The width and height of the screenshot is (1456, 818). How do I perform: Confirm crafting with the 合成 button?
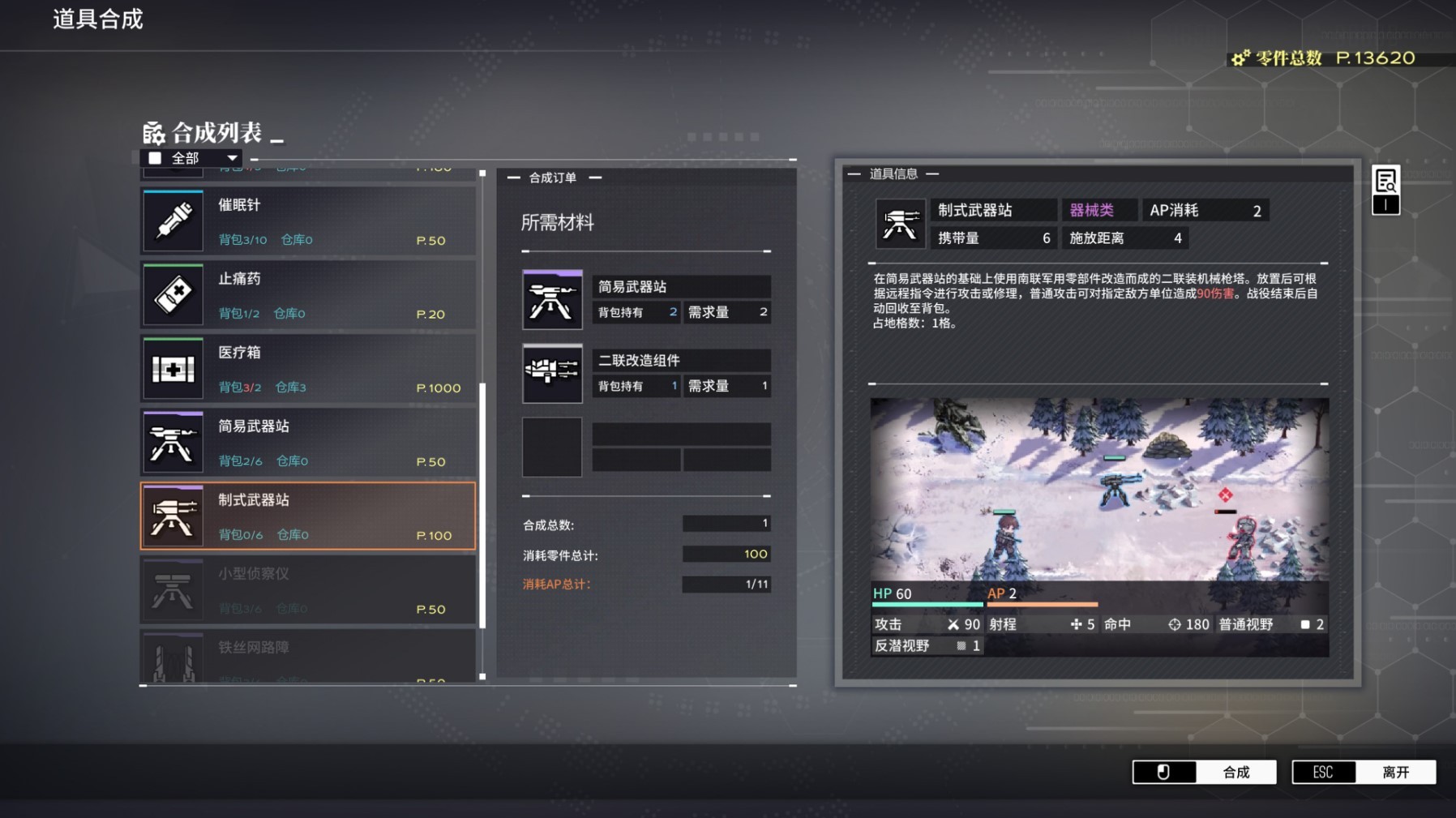(1205, 772)
